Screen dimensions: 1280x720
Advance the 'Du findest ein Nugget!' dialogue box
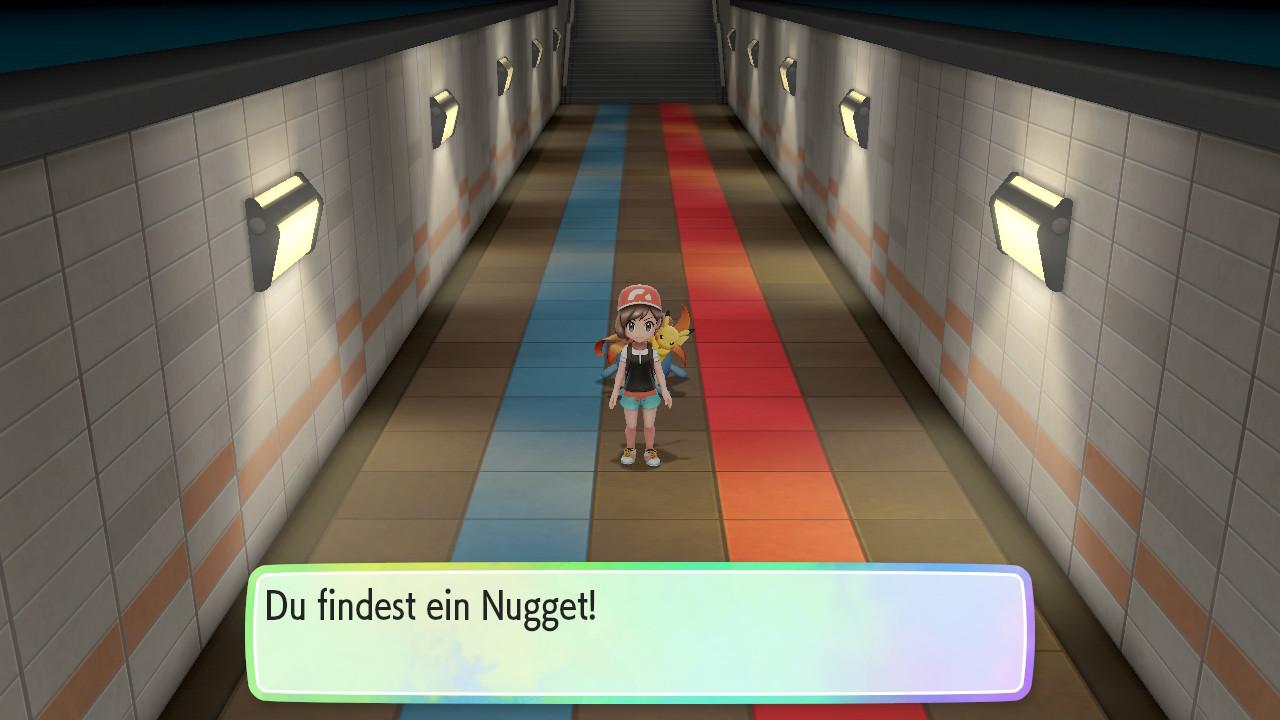(x=639, y=632)
